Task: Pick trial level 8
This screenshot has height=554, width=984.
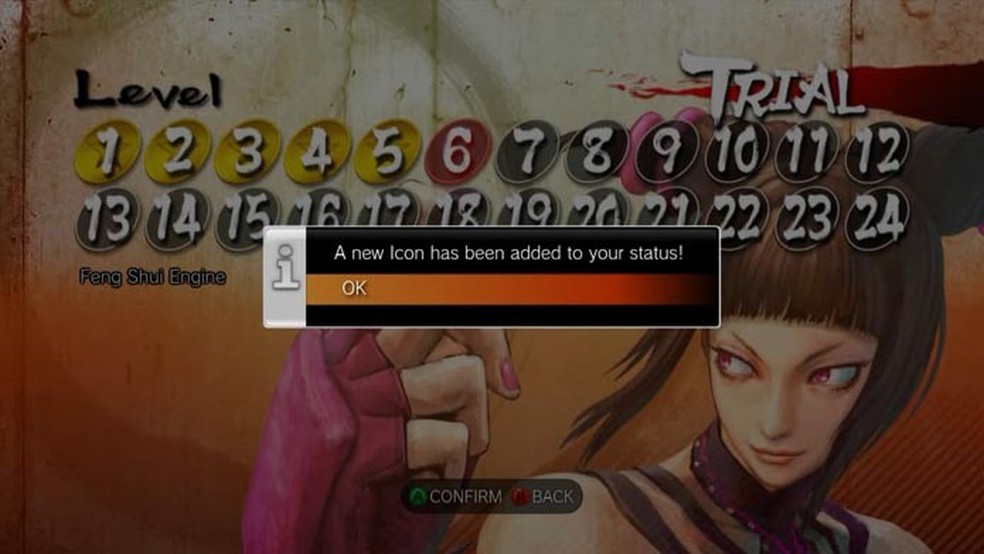Action: coord(597,153)
